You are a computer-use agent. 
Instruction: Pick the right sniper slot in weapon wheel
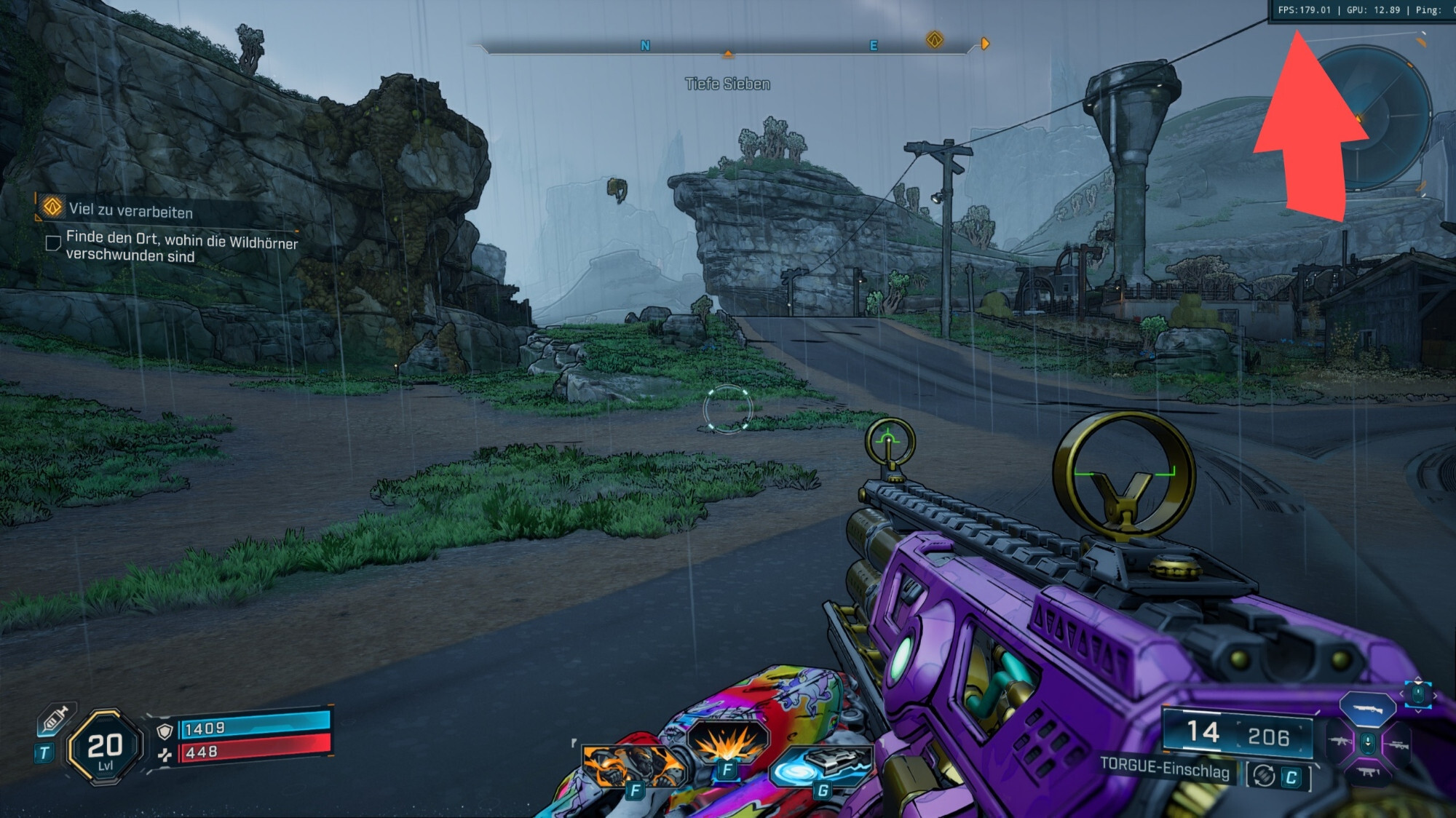pyautogui.click(x=1396, y=744)
